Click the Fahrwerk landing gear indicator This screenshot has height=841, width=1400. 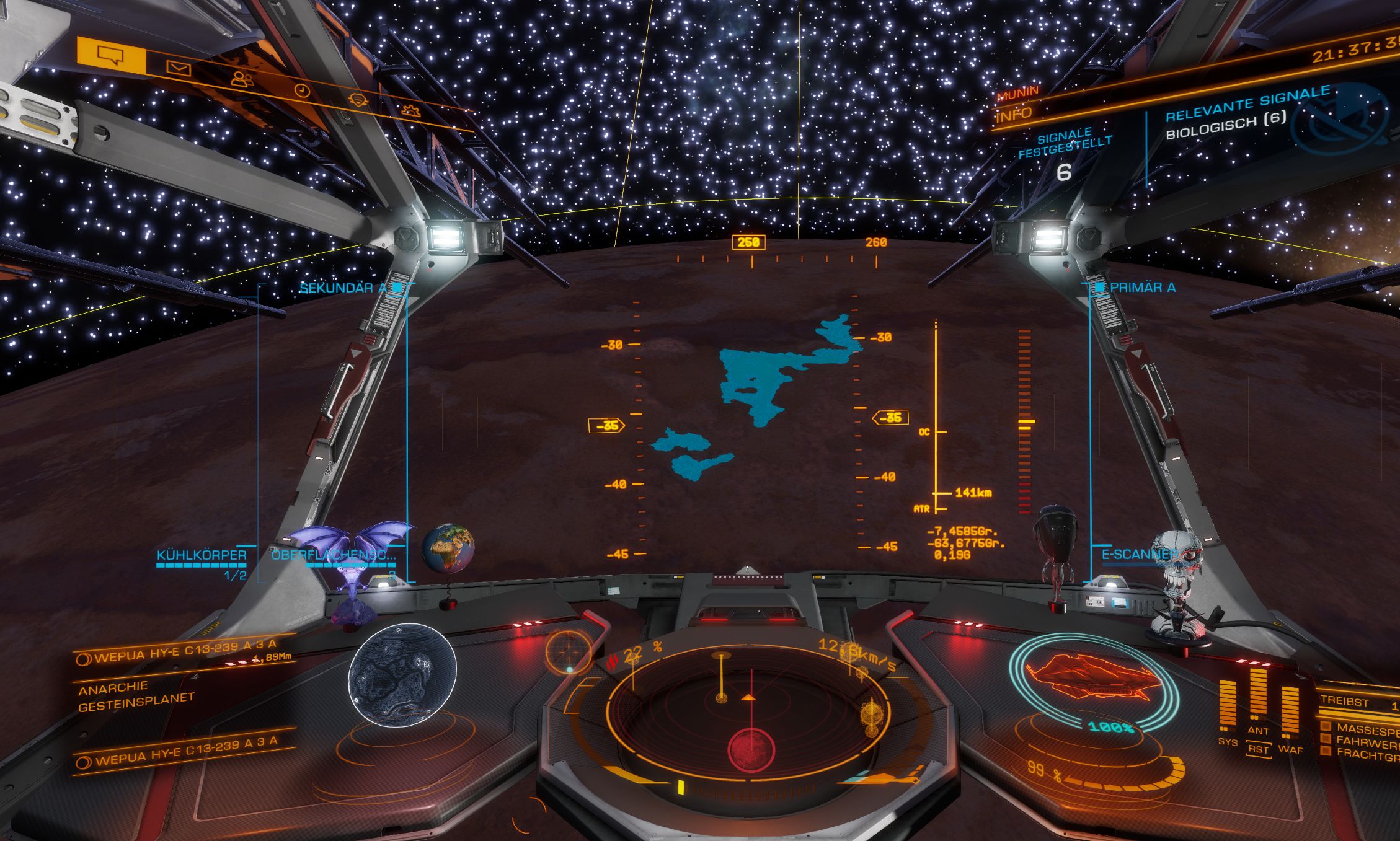click(1364, 741)
